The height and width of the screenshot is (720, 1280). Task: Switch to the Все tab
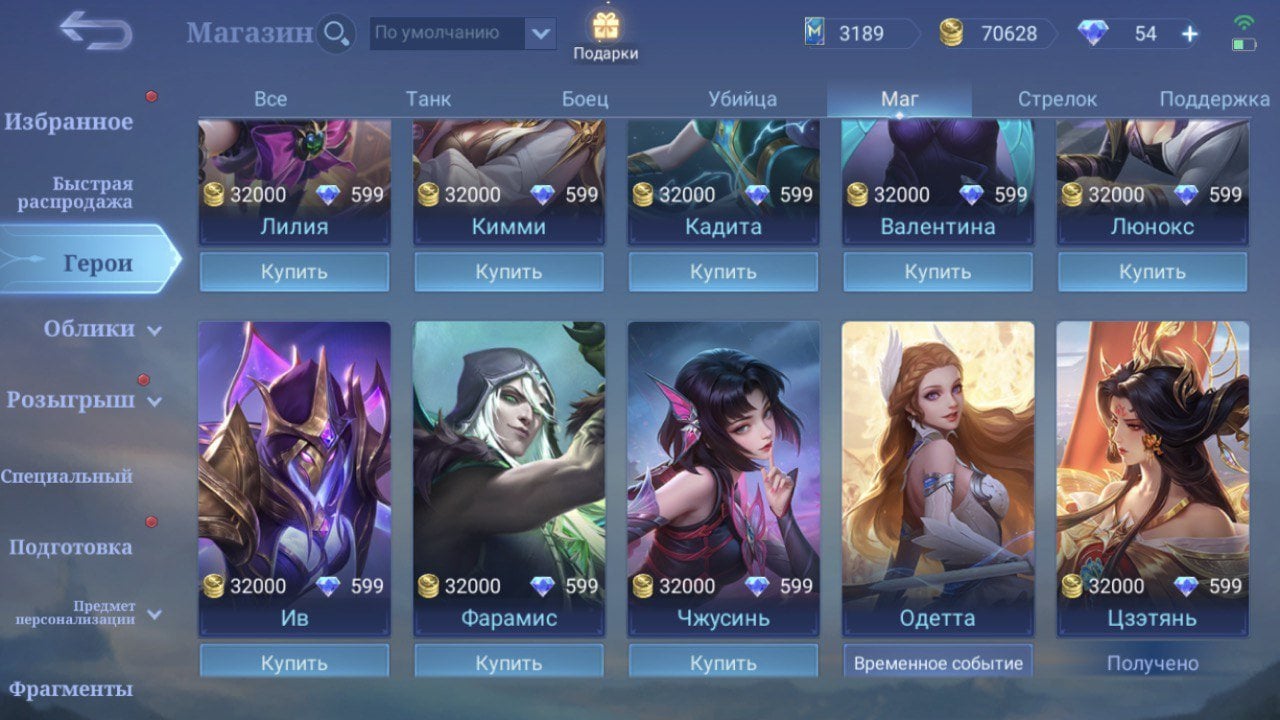point(270,99)
